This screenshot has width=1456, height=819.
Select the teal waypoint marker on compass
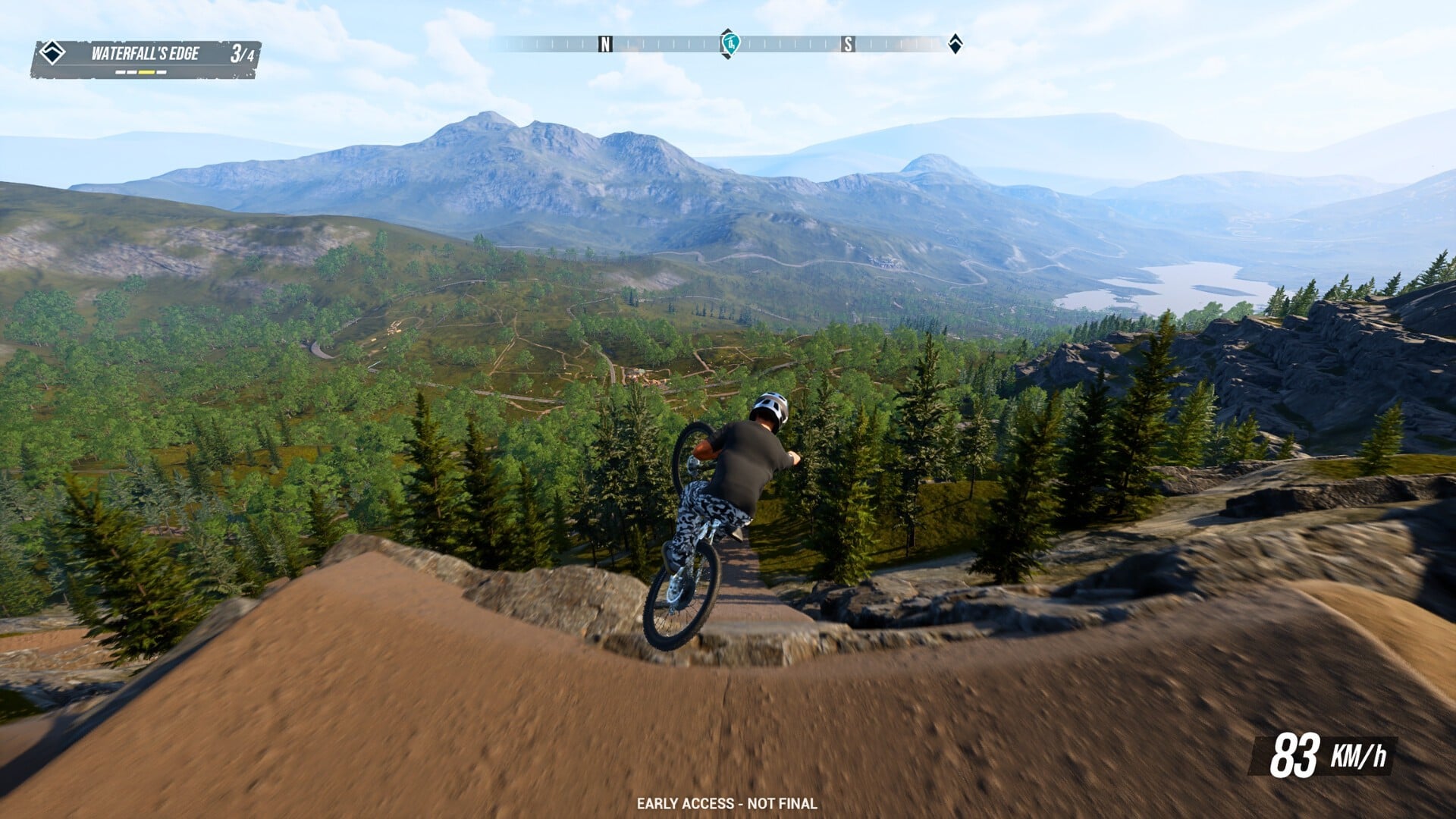[x=730, y=43]
